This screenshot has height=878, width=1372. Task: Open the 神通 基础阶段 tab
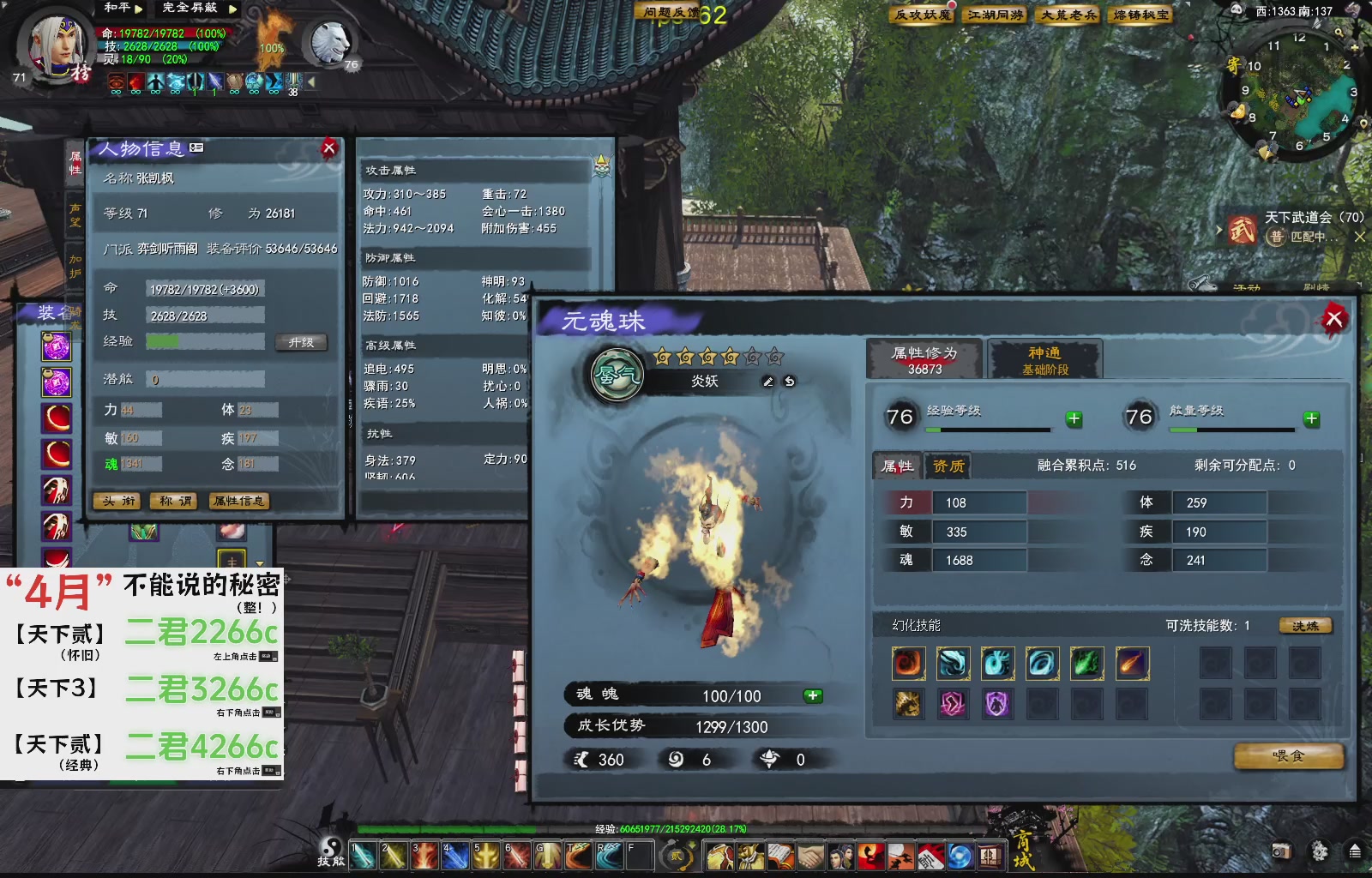[1044, 358]
